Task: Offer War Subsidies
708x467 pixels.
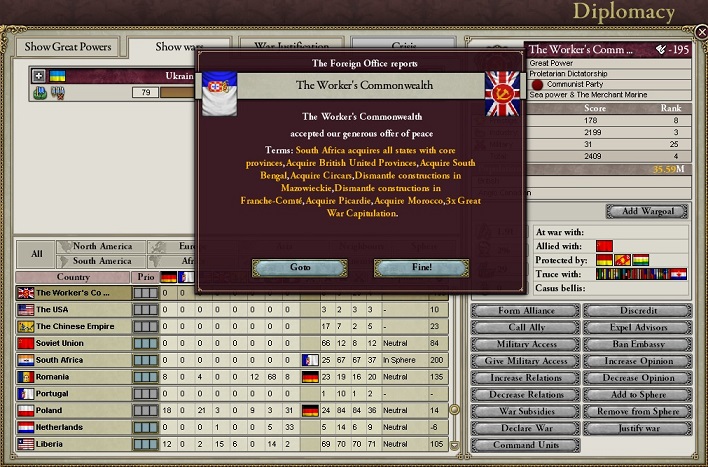Action: tap(527, 412)
